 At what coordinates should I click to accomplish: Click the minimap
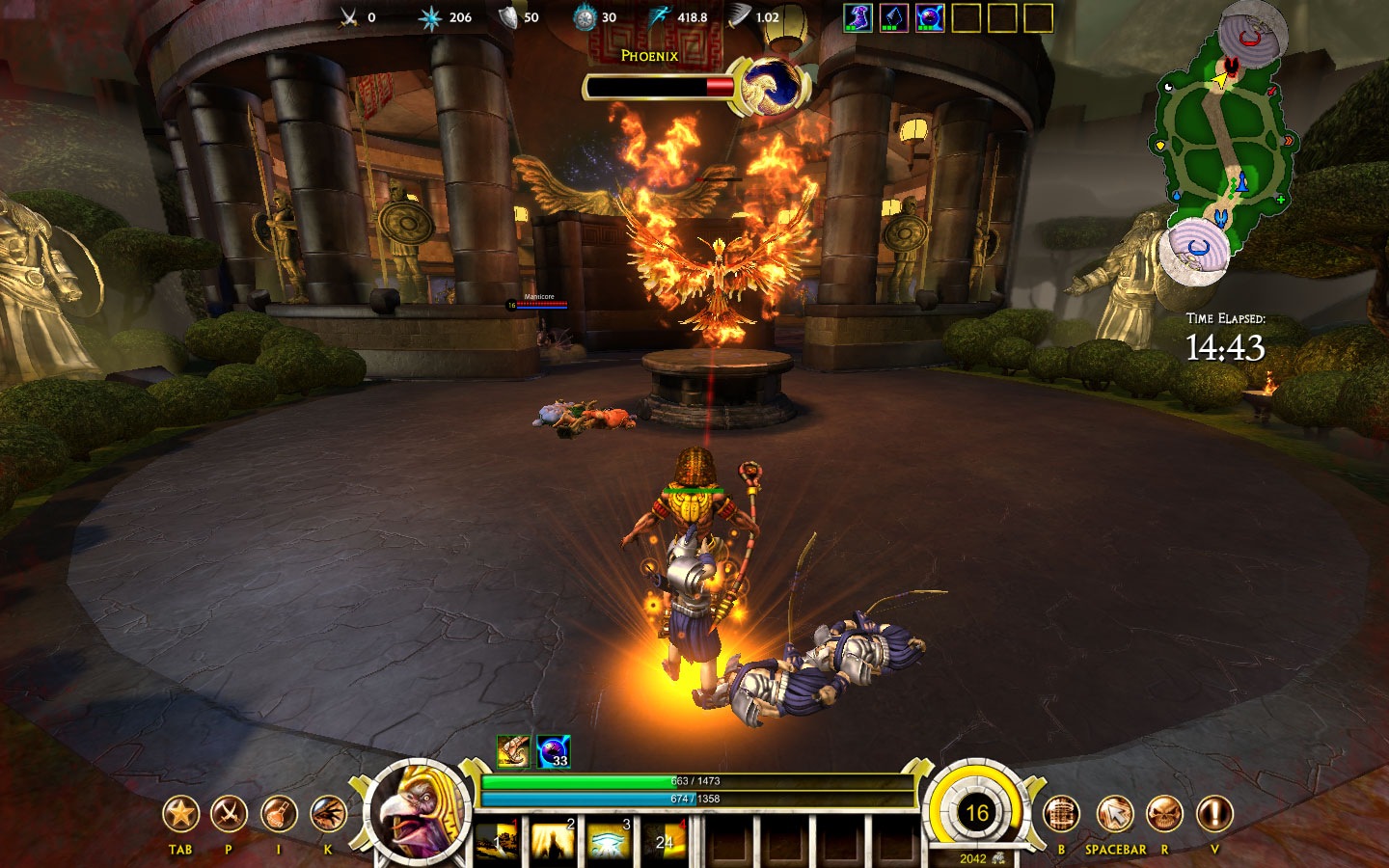click(1223, 145)
